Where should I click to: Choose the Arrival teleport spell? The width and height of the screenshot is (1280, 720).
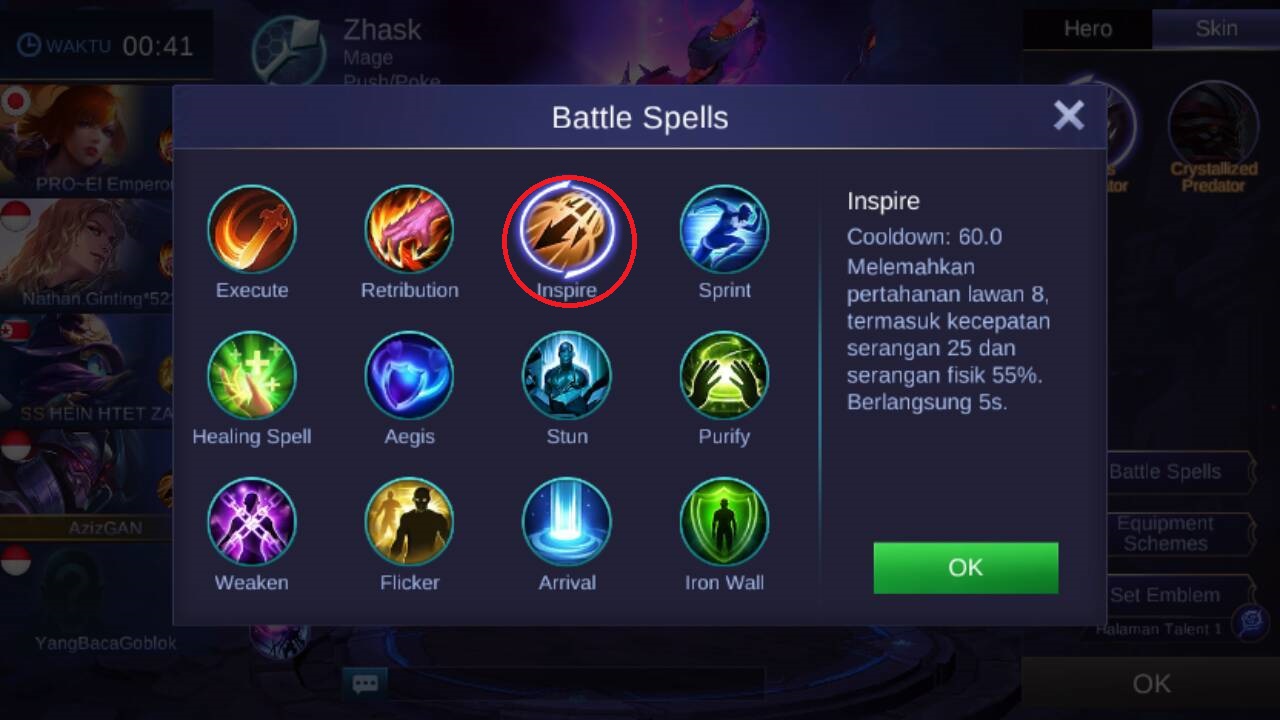click(x=567, y=522)
